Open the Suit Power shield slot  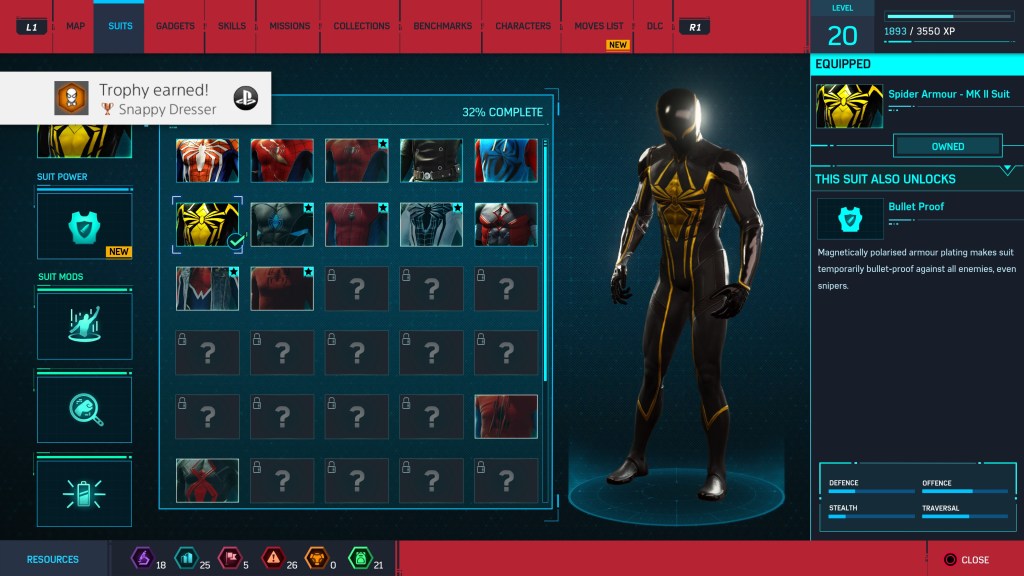pyautogui.click(x=84, y=226)
